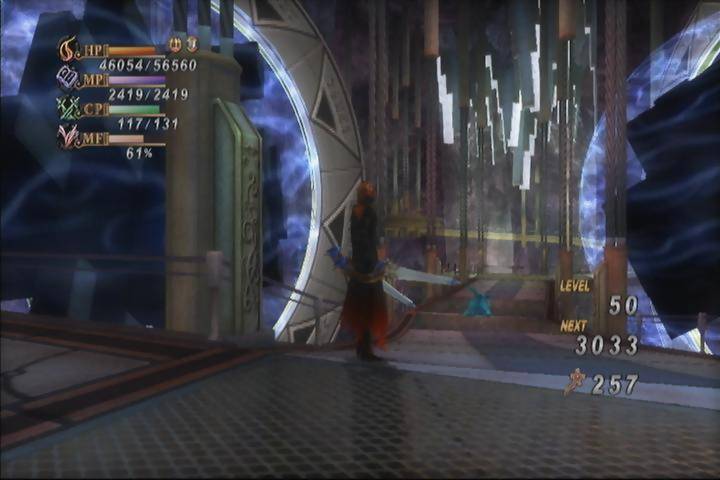This screenshot has width=720, height=480.
Task: Click the crossed swords CP icon
Action: 69,108
